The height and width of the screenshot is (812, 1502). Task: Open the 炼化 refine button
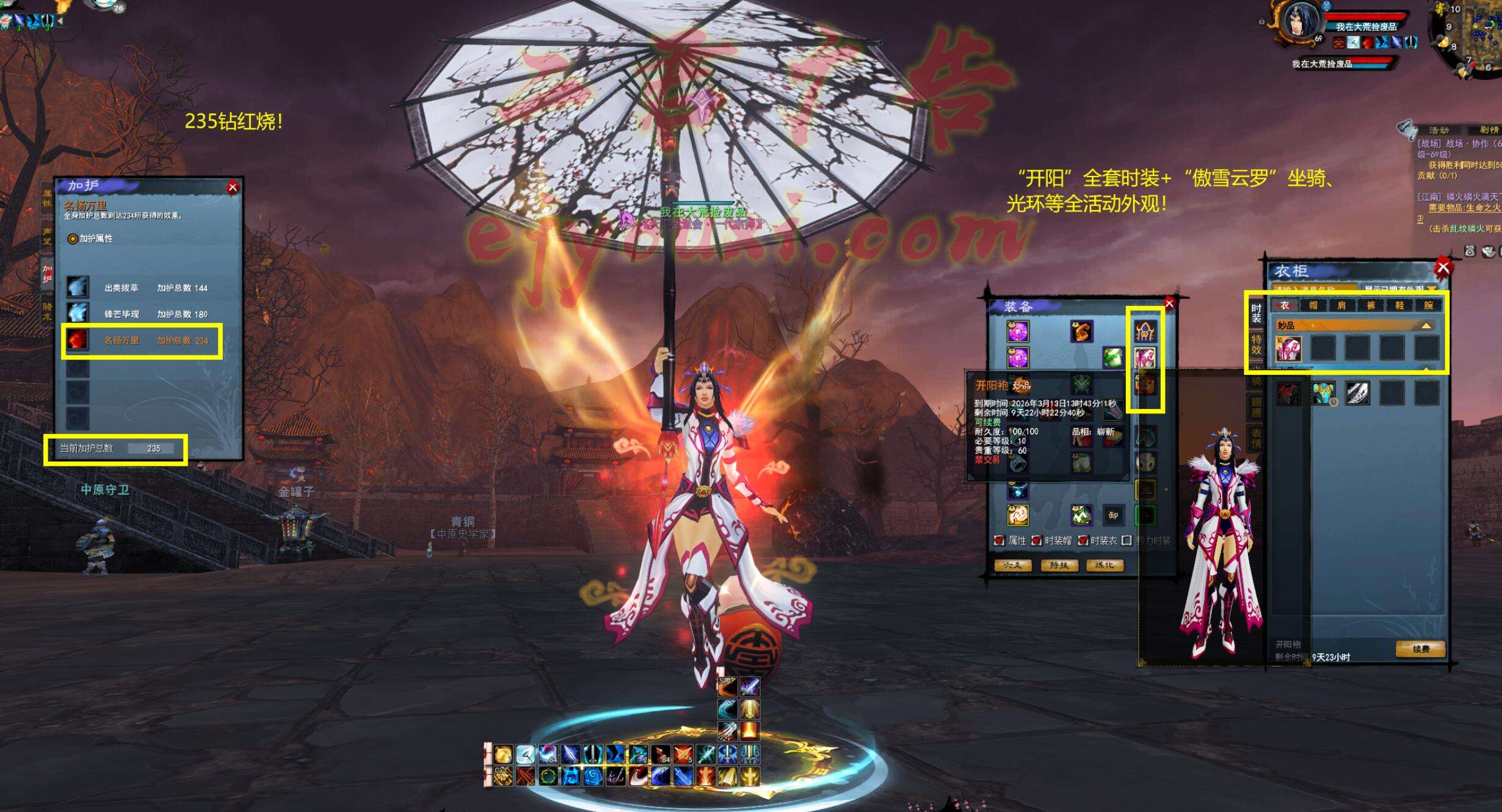pyautogui.click(x=1105, y=565)
